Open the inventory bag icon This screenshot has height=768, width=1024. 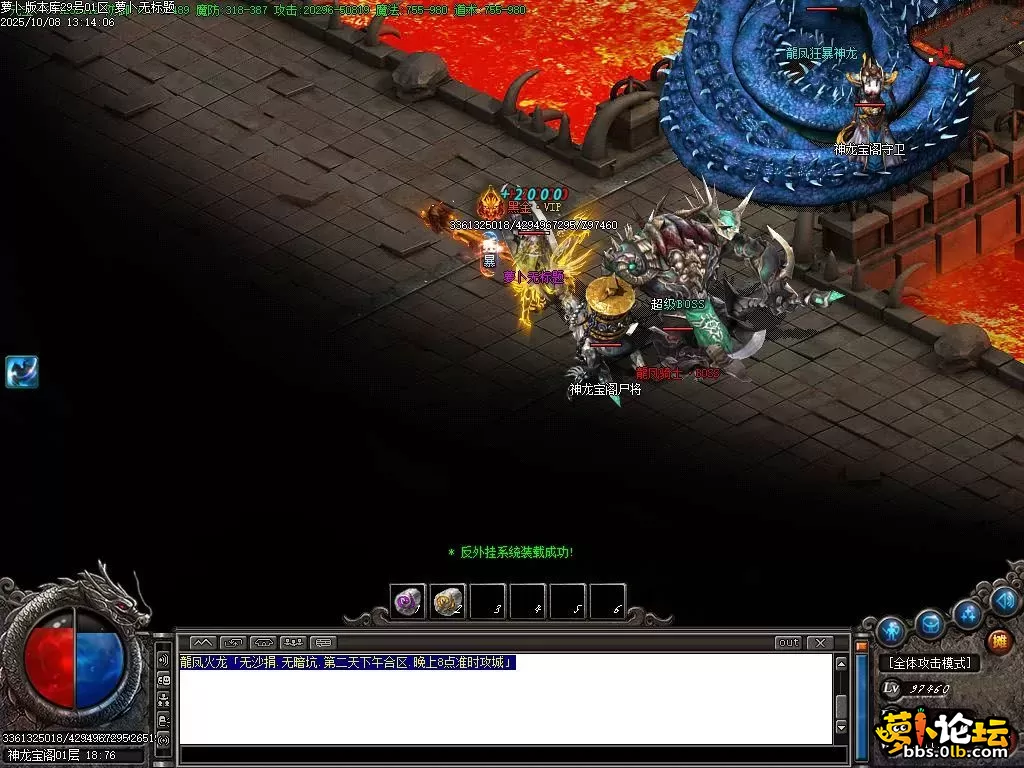coord(930,625)
